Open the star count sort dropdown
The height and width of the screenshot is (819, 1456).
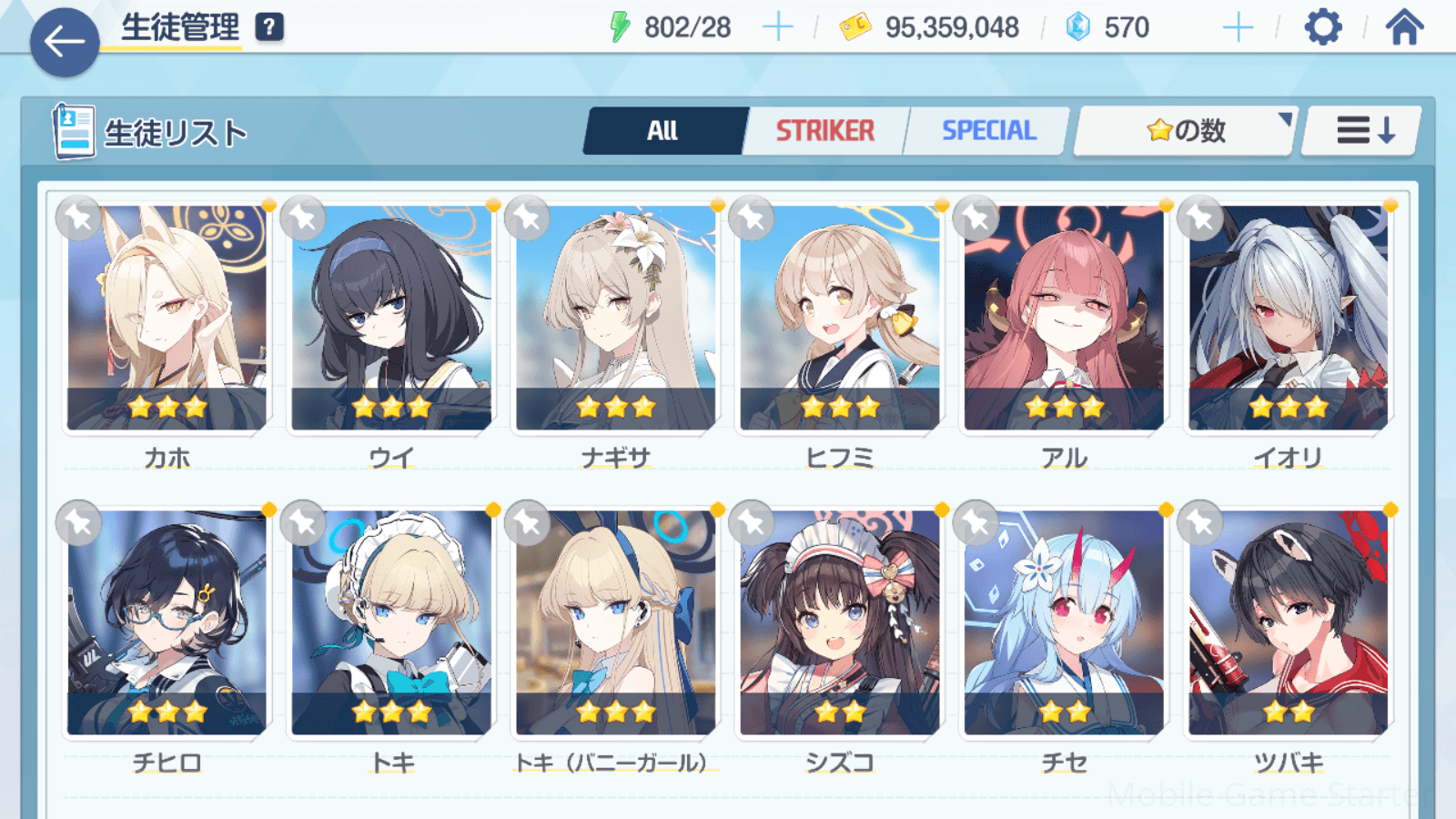[1185, 131]
